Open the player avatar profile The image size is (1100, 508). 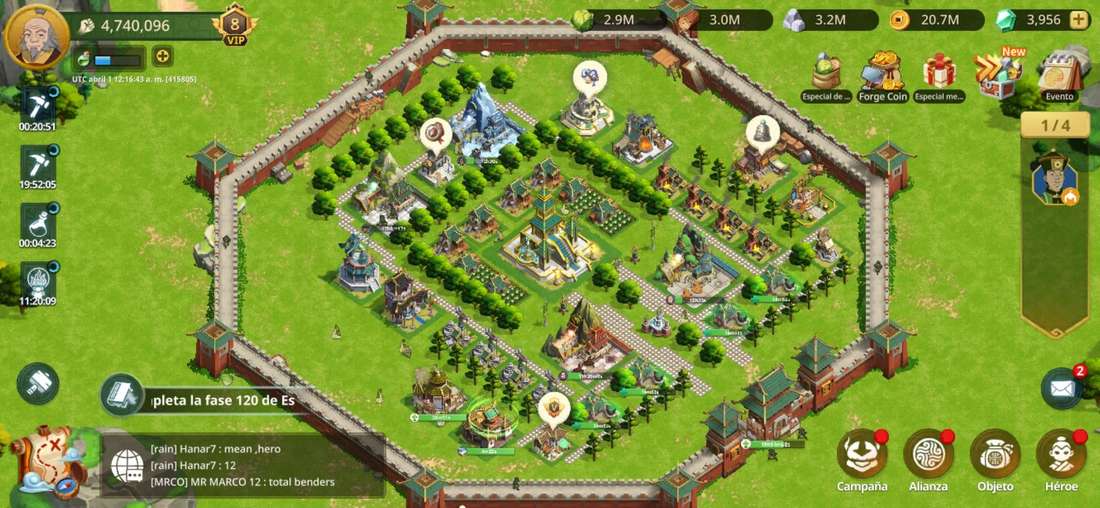[36, 35]
